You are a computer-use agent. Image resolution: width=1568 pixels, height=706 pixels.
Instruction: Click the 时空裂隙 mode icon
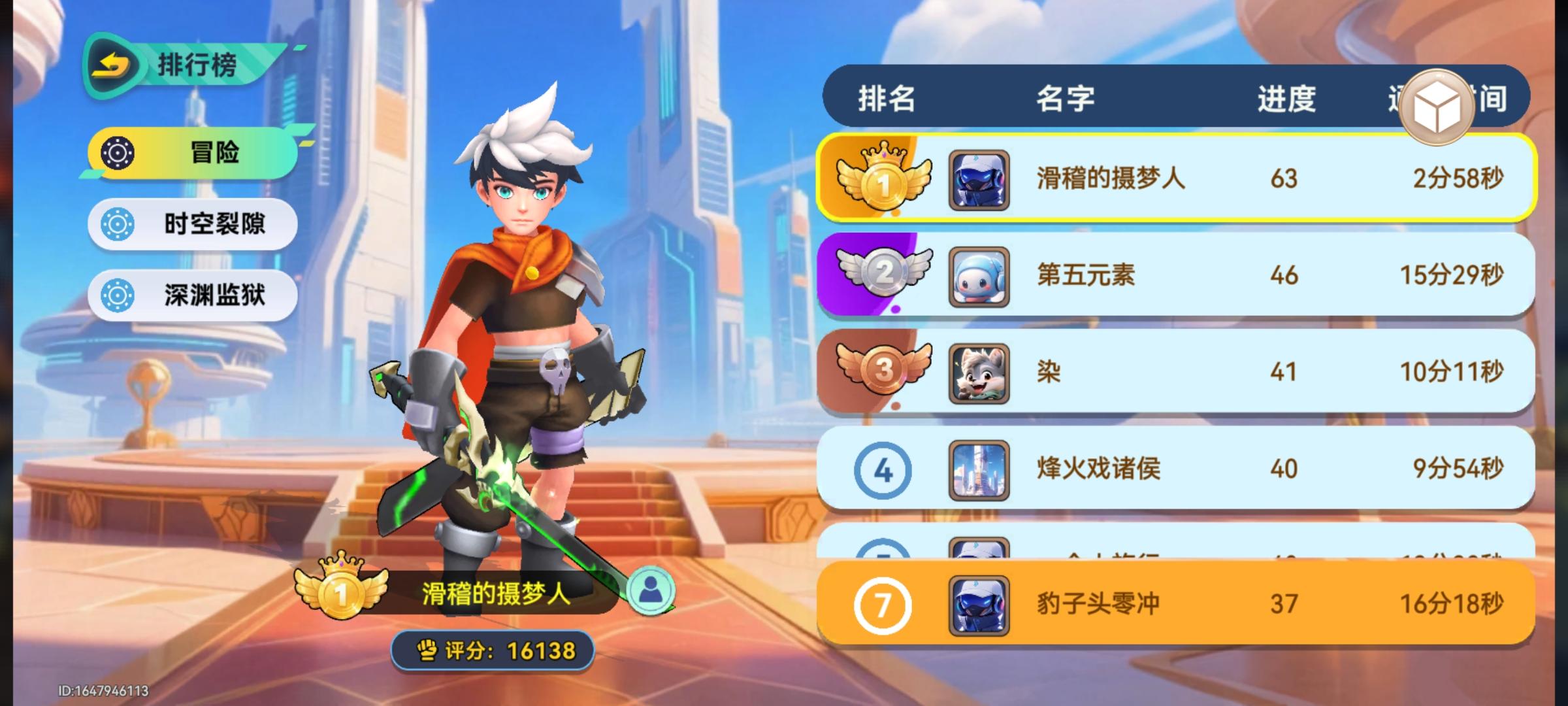point(118,224)
